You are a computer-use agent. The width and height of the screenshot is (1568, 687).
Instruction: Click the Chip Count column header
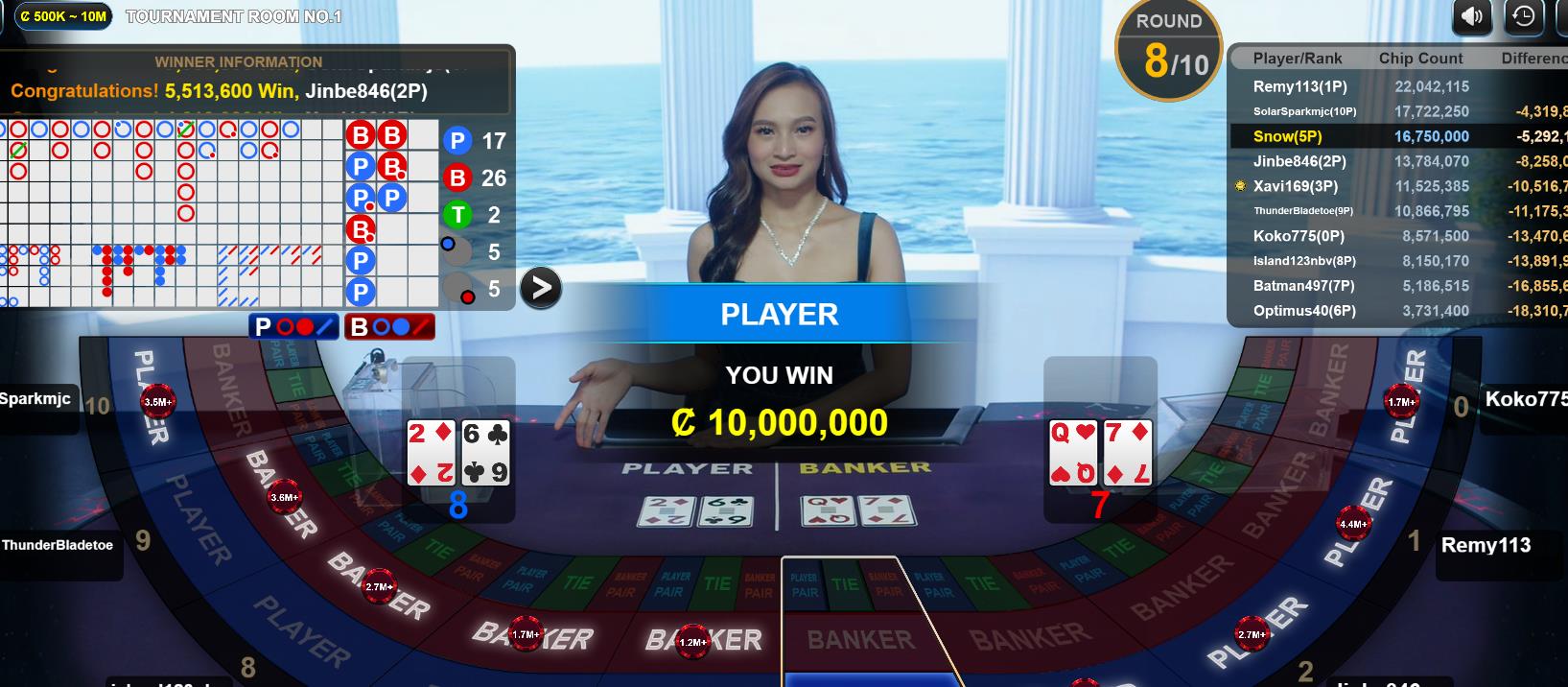click(x=1420, y=59)
